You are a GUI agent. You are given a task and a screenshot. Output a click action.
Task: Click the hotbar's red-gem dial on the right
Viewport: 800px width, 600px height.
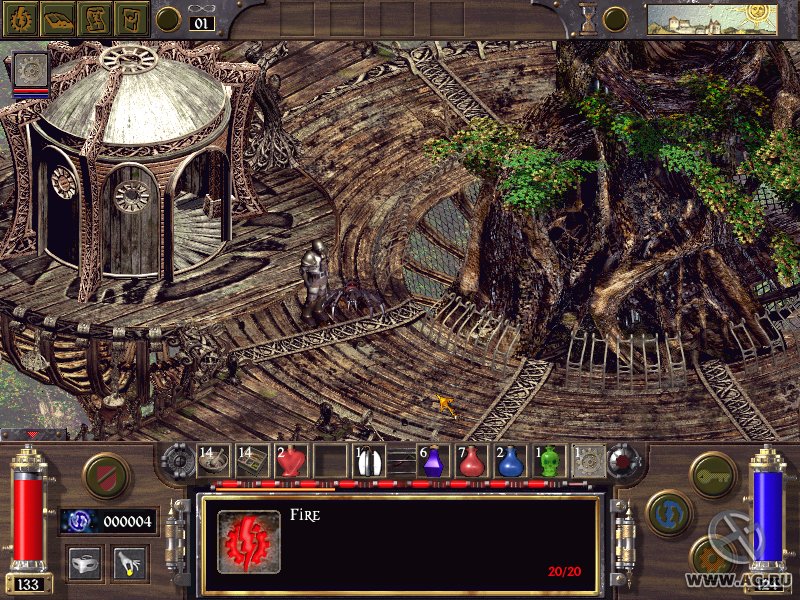(x=623, y=460)
